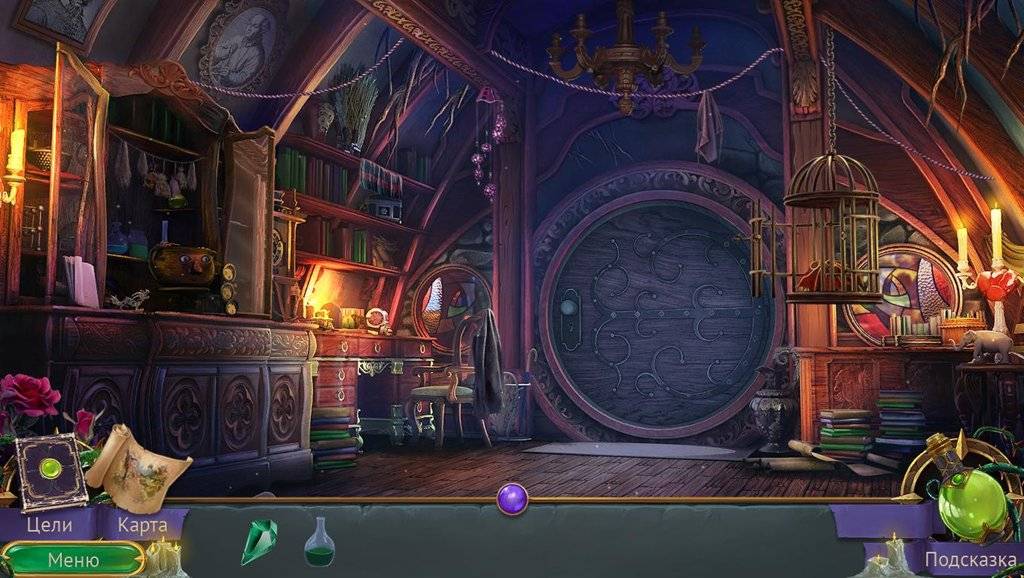Click the purple orb on inventory bar
This screenshot has height=578, width=1024.
(x=512, y=498)
